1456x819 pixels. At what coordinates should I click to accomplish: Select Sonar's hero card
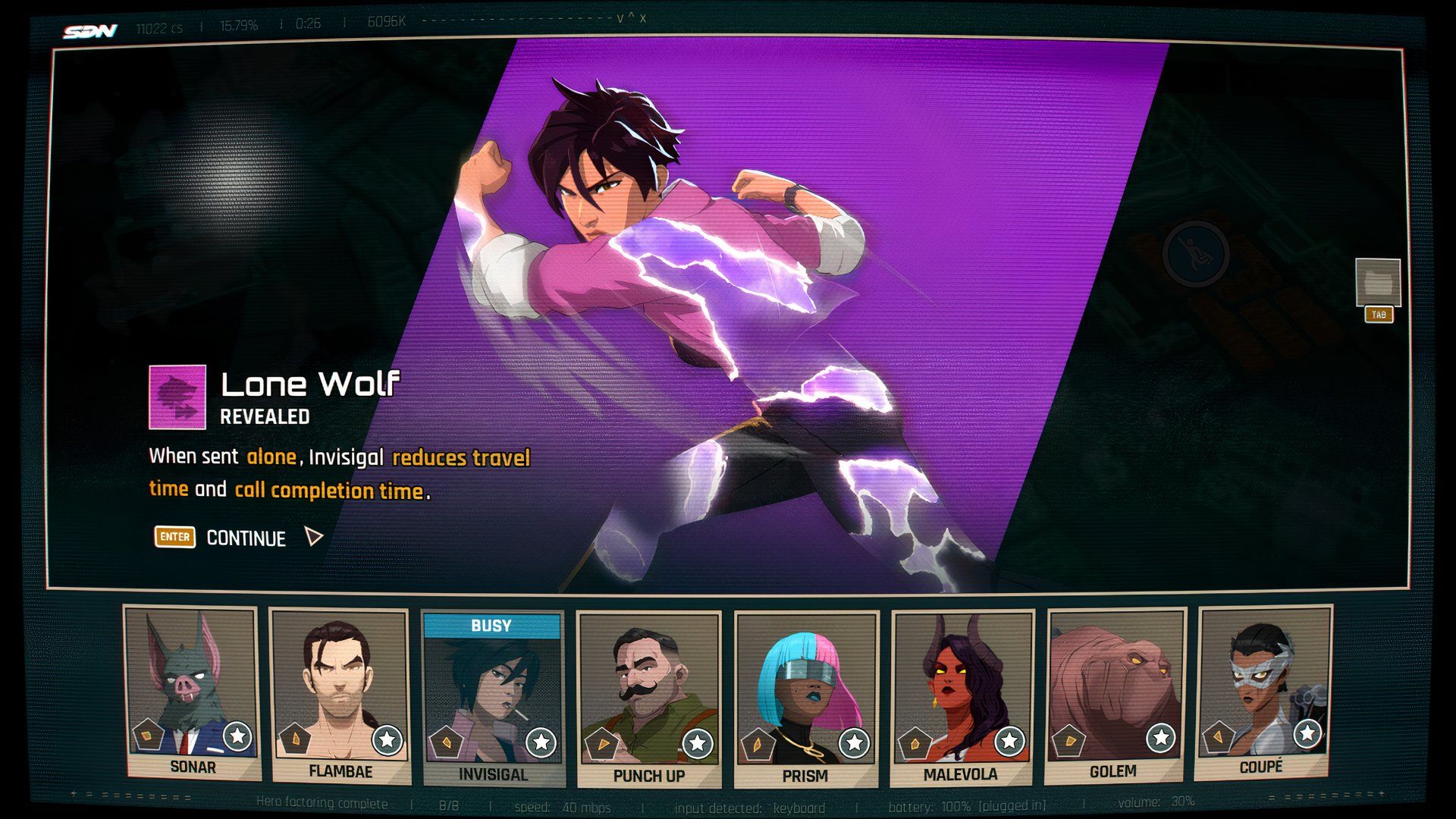[193, 692]
